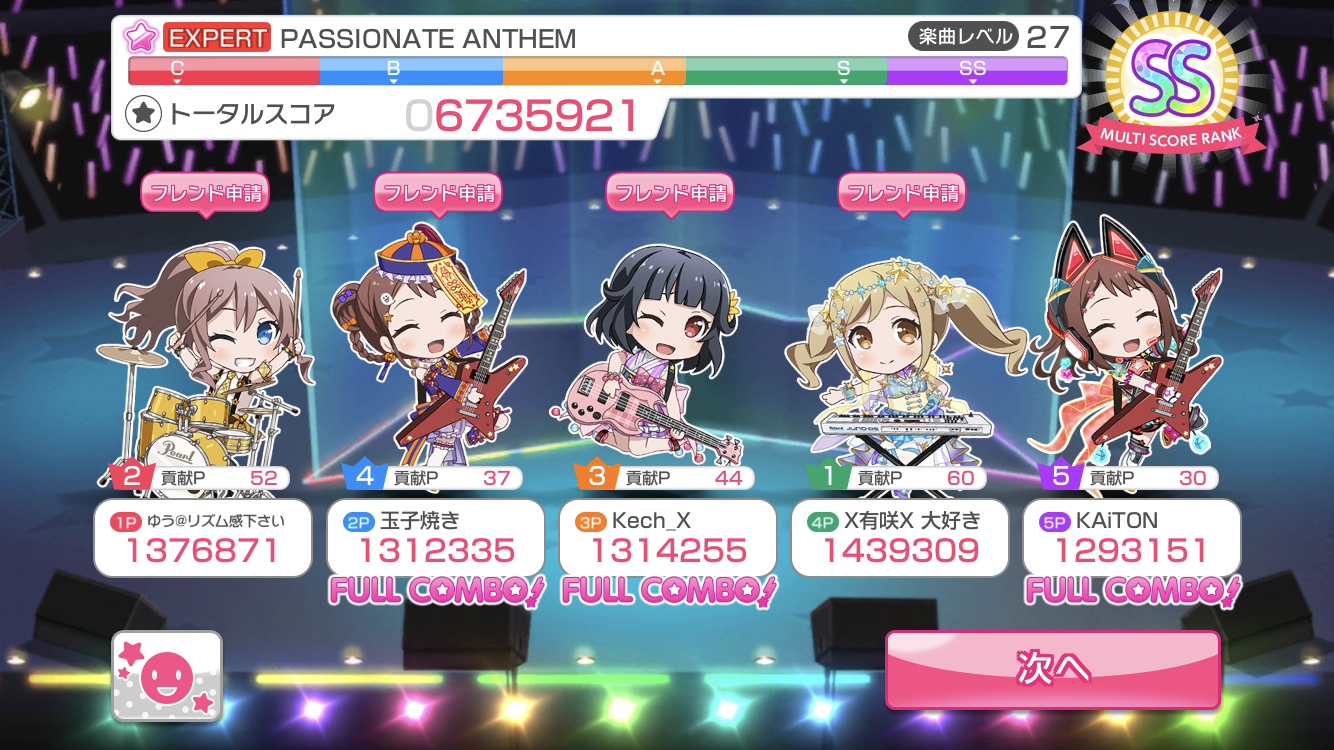Send friend request to Kech_X
This screenshot has width=1334, height=750.
tap(669, 193)
